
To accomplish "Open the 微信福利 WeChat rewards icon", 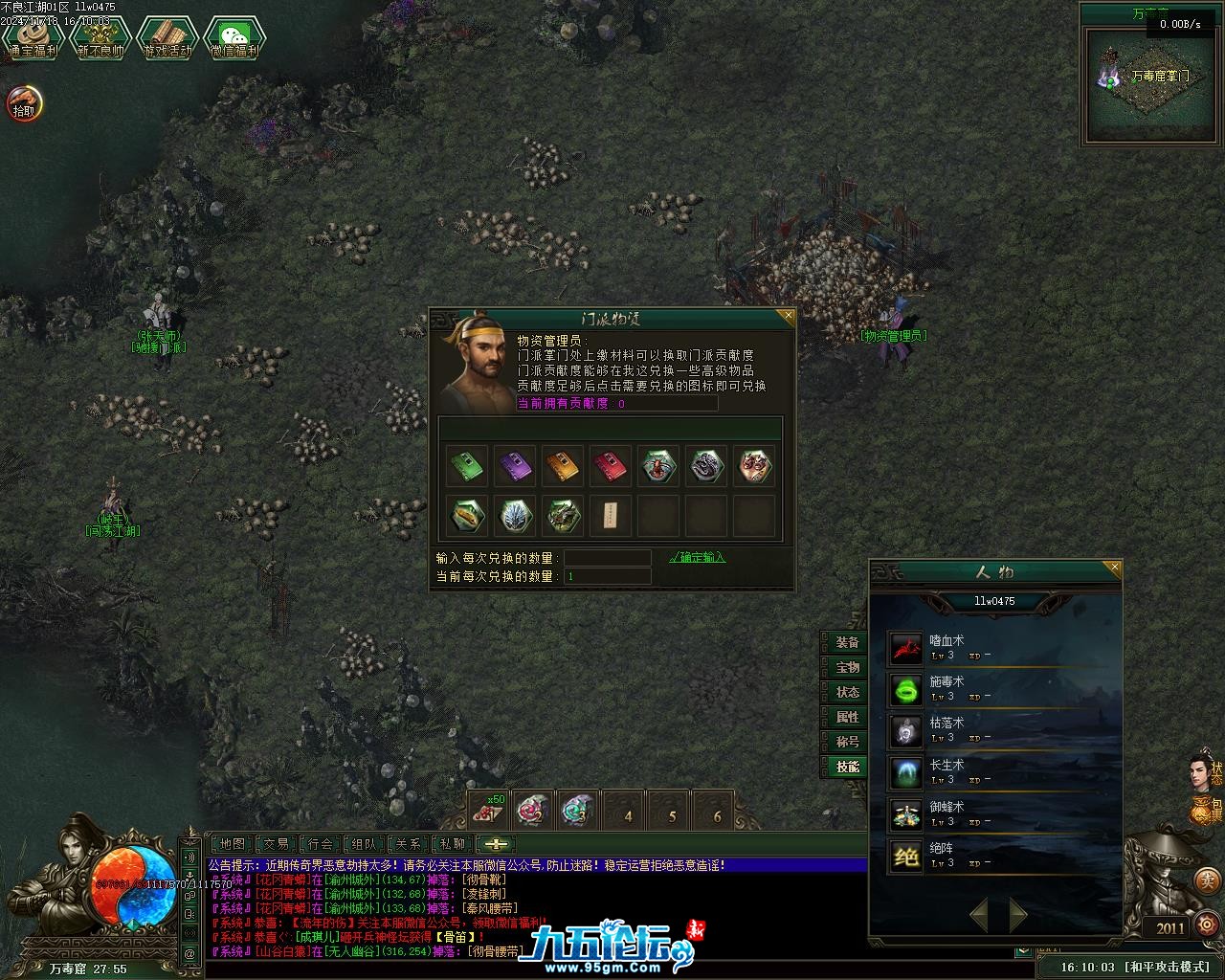I will (x=234, y=40).
